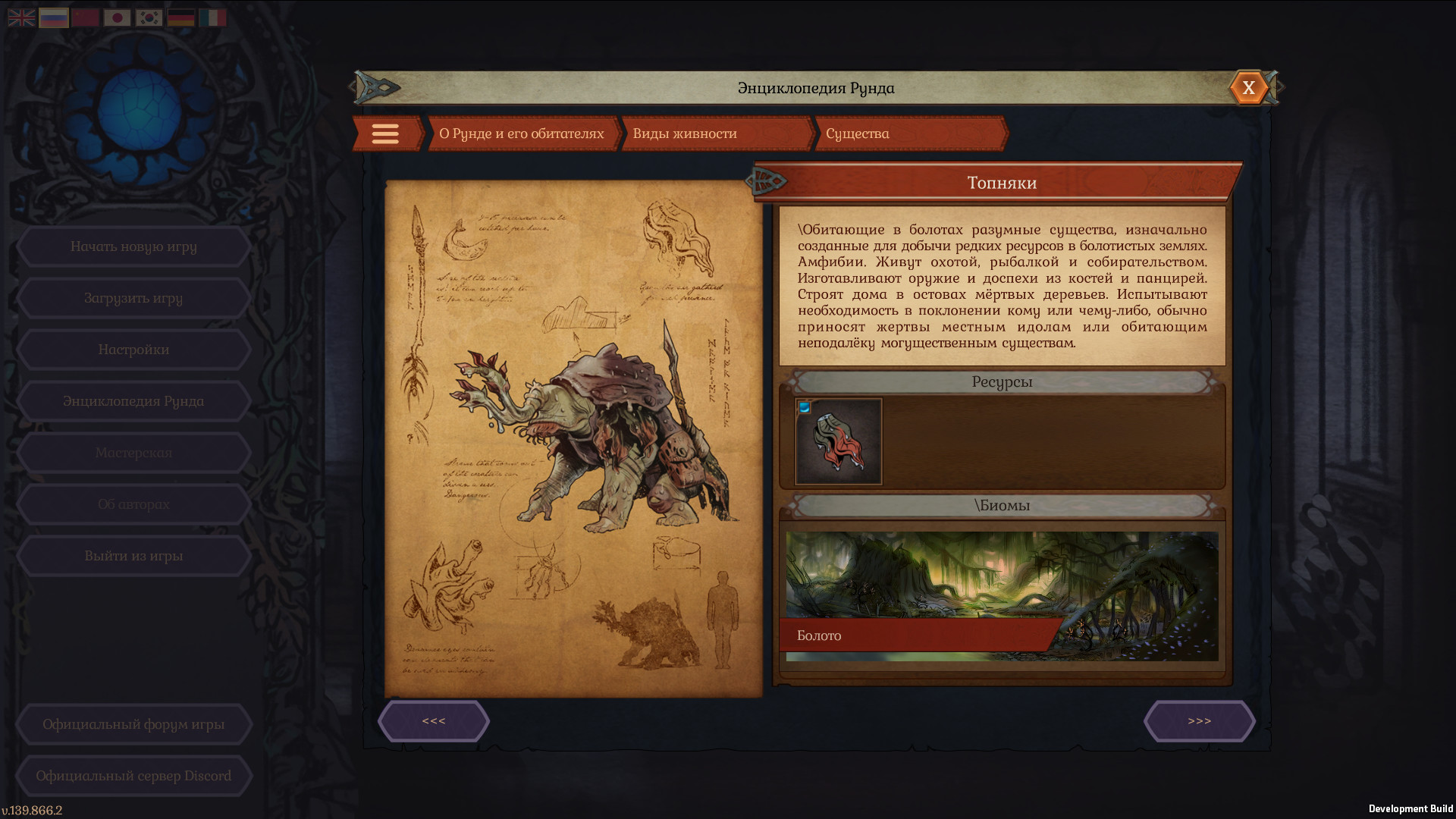Start a new game via Начать новую игру

click(133, 246)
